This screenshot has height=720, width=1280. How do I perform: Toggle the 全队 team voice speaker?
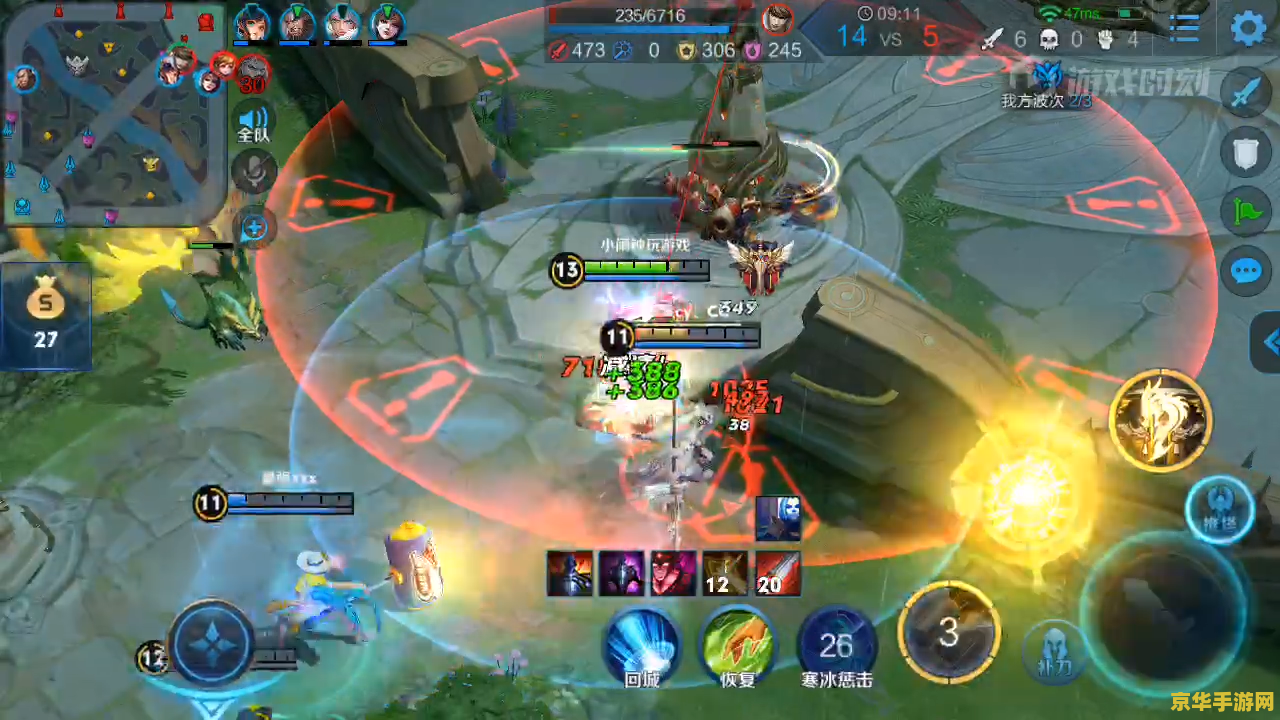(x=253, y=123)
